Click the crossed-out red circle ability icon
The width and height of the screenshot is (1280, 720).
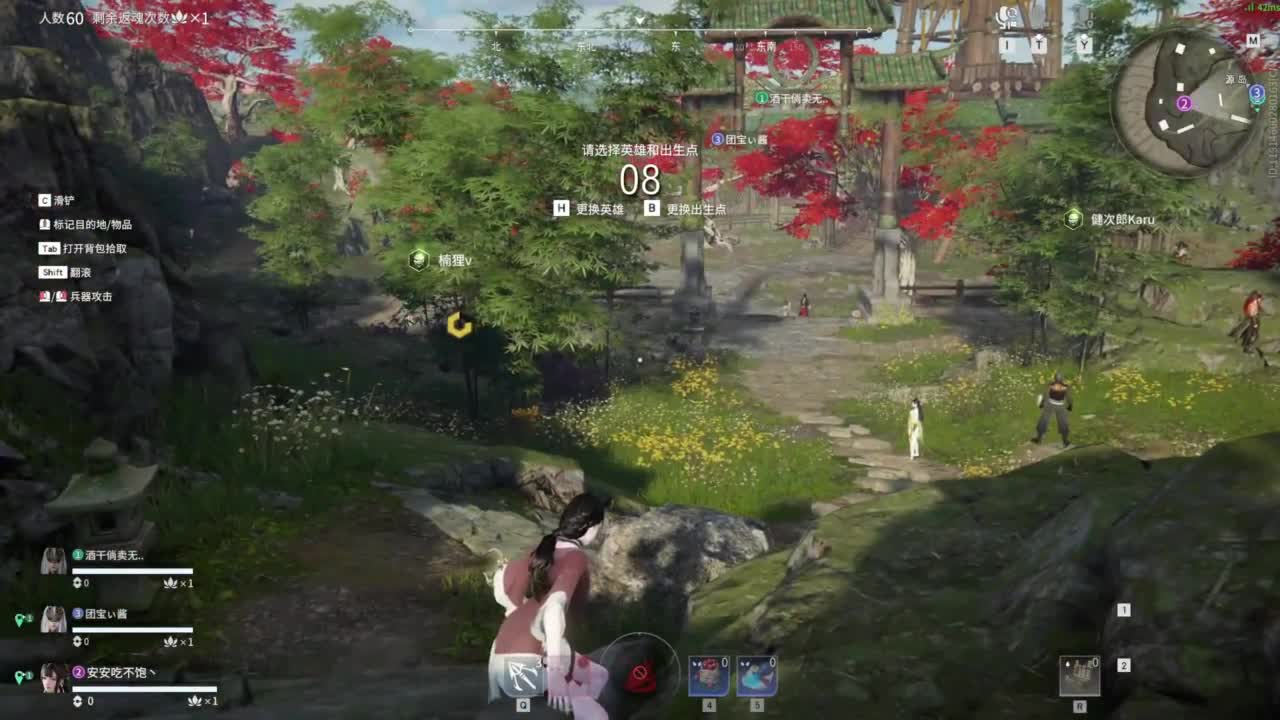(x=639, y=673)
